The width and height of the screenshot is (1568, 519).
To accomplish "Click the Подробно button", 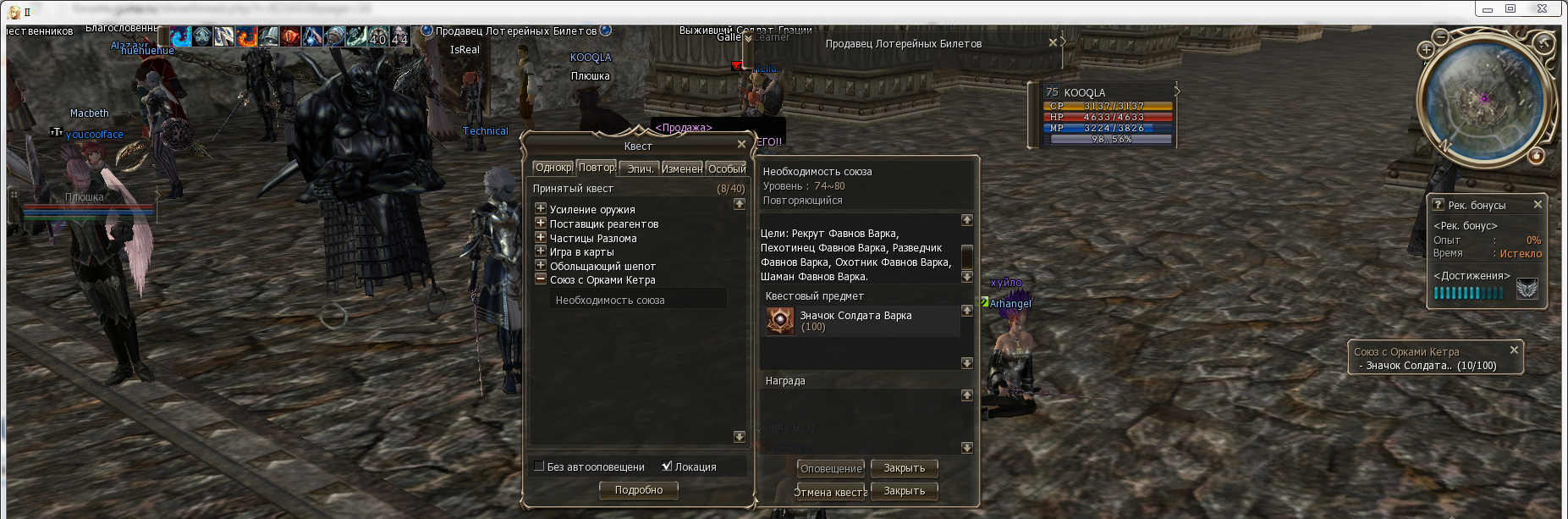I will tap(639, 490).
